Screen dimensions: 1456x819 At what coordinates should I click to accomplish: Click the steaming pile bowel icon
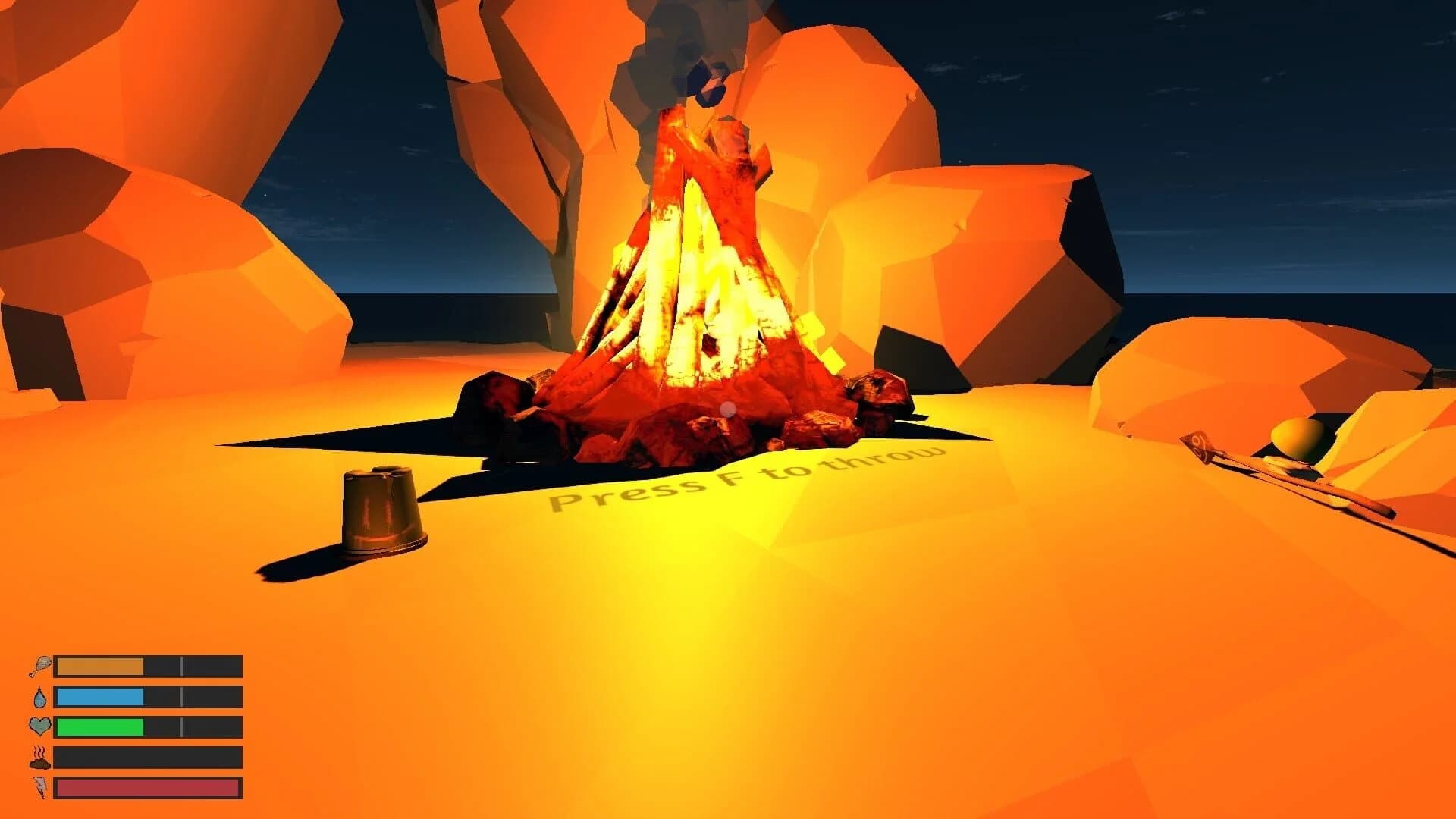42,758
